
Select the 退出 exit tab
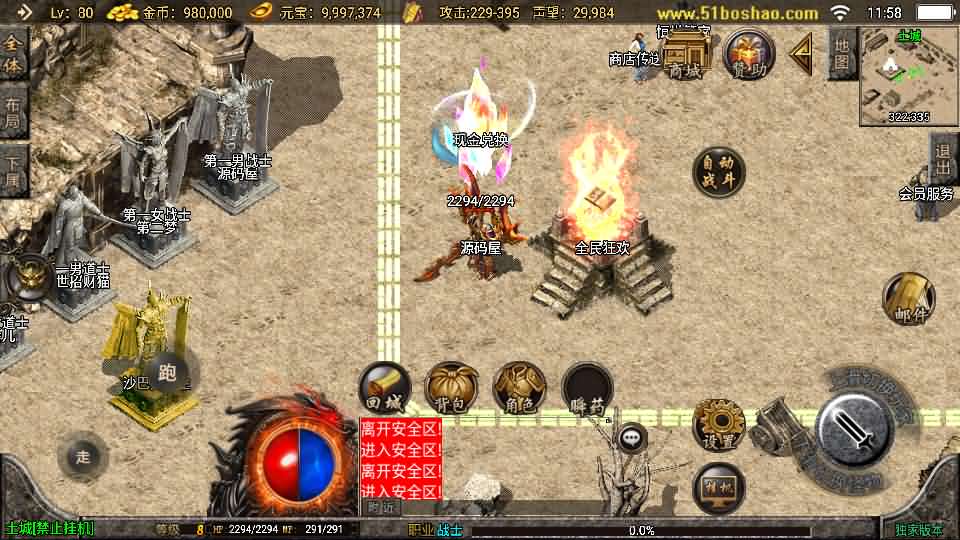click(942, 159)
